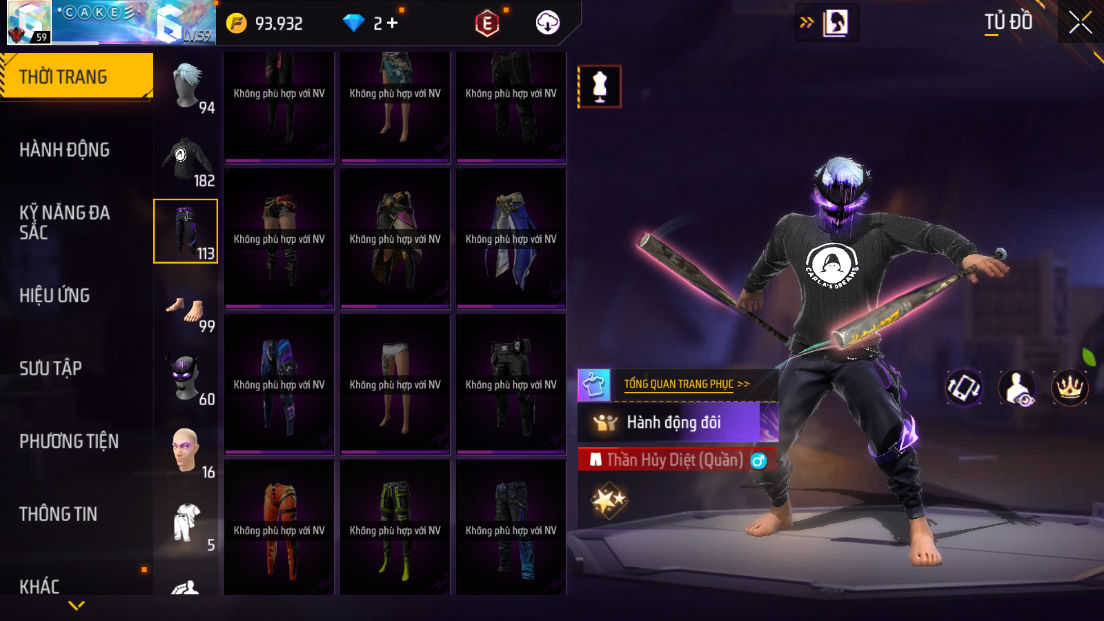Expand the character panel arrow button
The height and width of the screenshot is (621, 1104).
(x=826, y=23)
